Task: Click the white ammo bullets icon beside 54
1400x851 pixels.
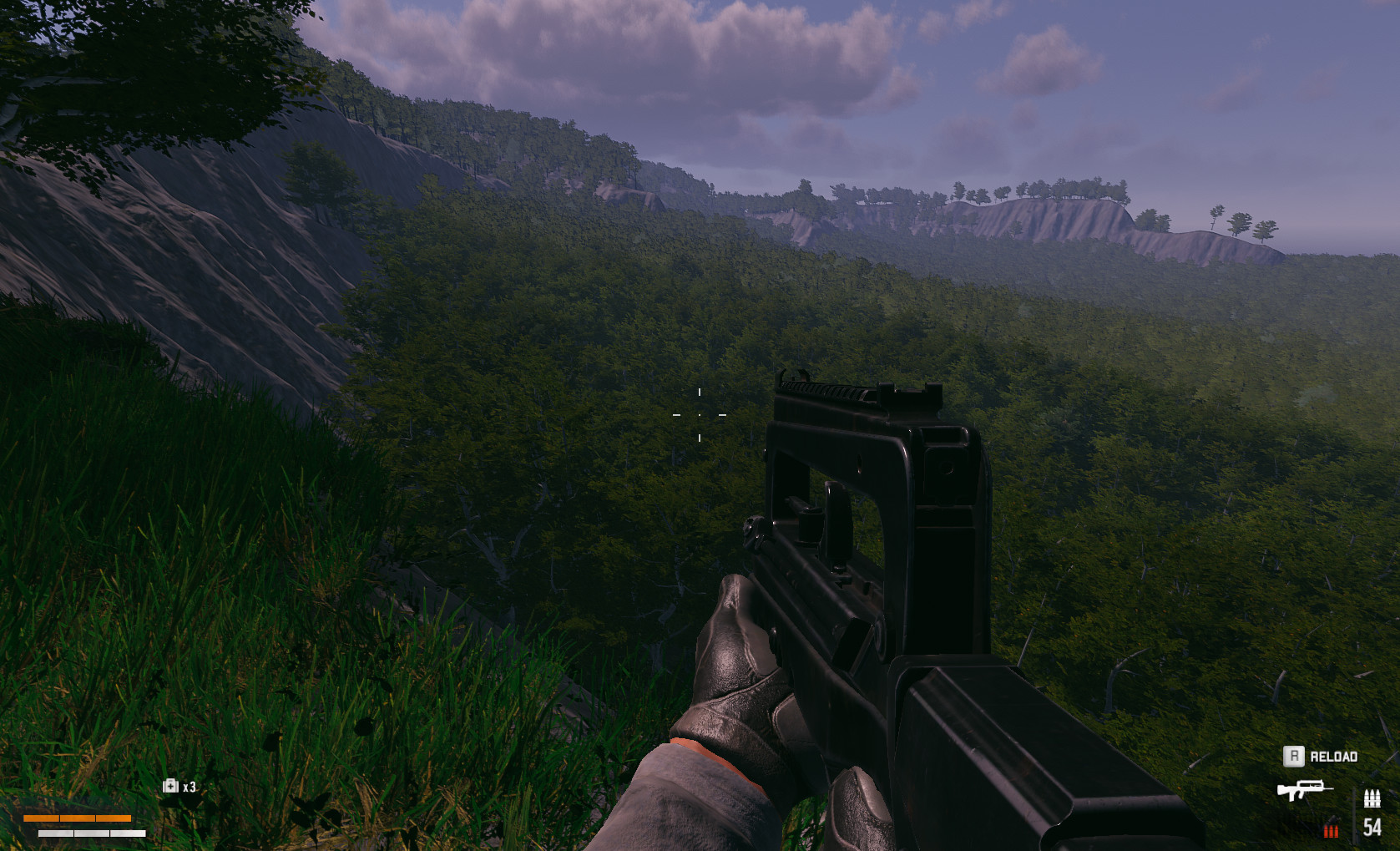Action: click(x=1372, y=798)
